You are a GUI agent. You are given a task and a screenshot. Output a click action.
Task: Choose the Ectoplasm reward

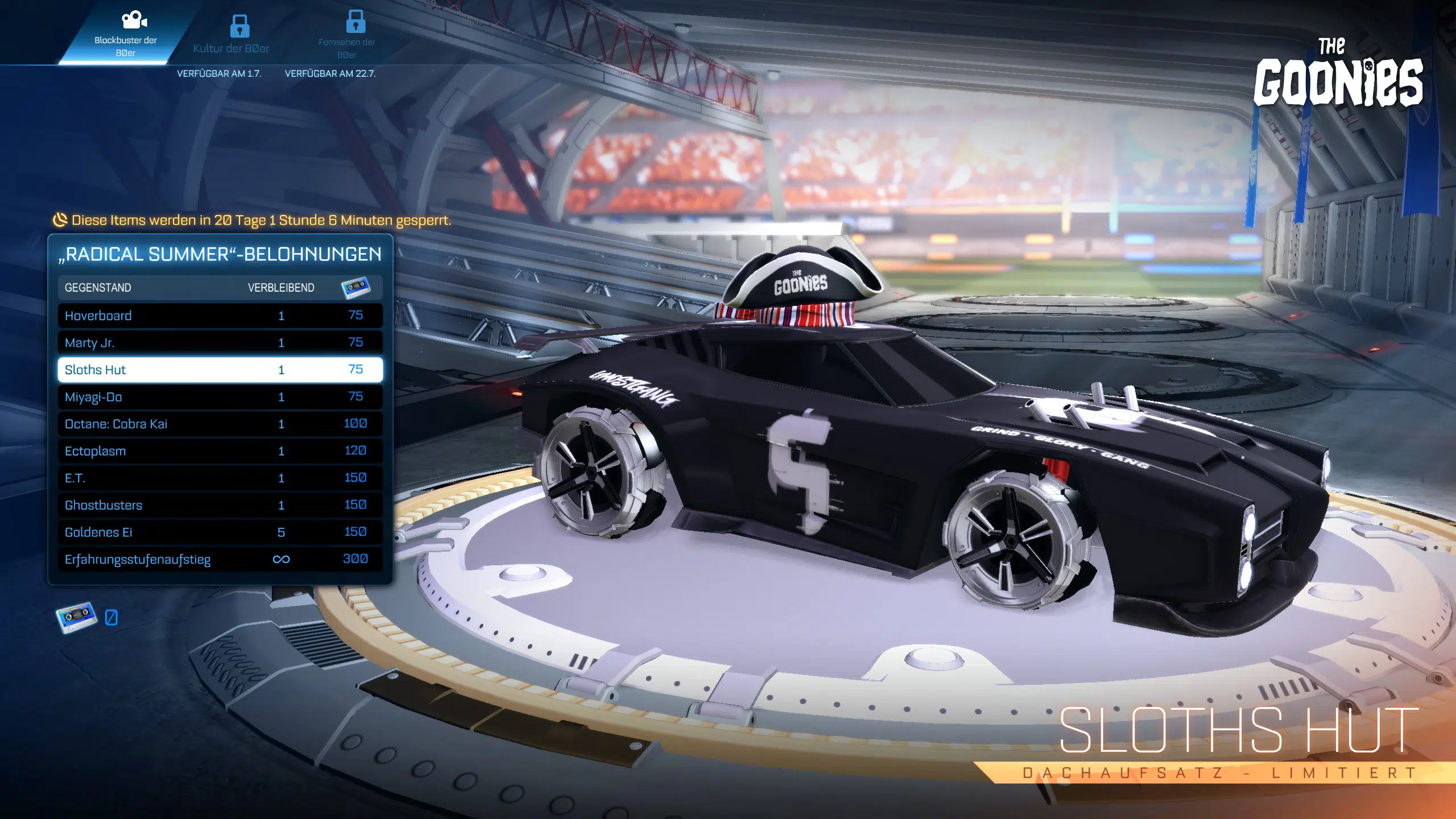click(220, 451)
